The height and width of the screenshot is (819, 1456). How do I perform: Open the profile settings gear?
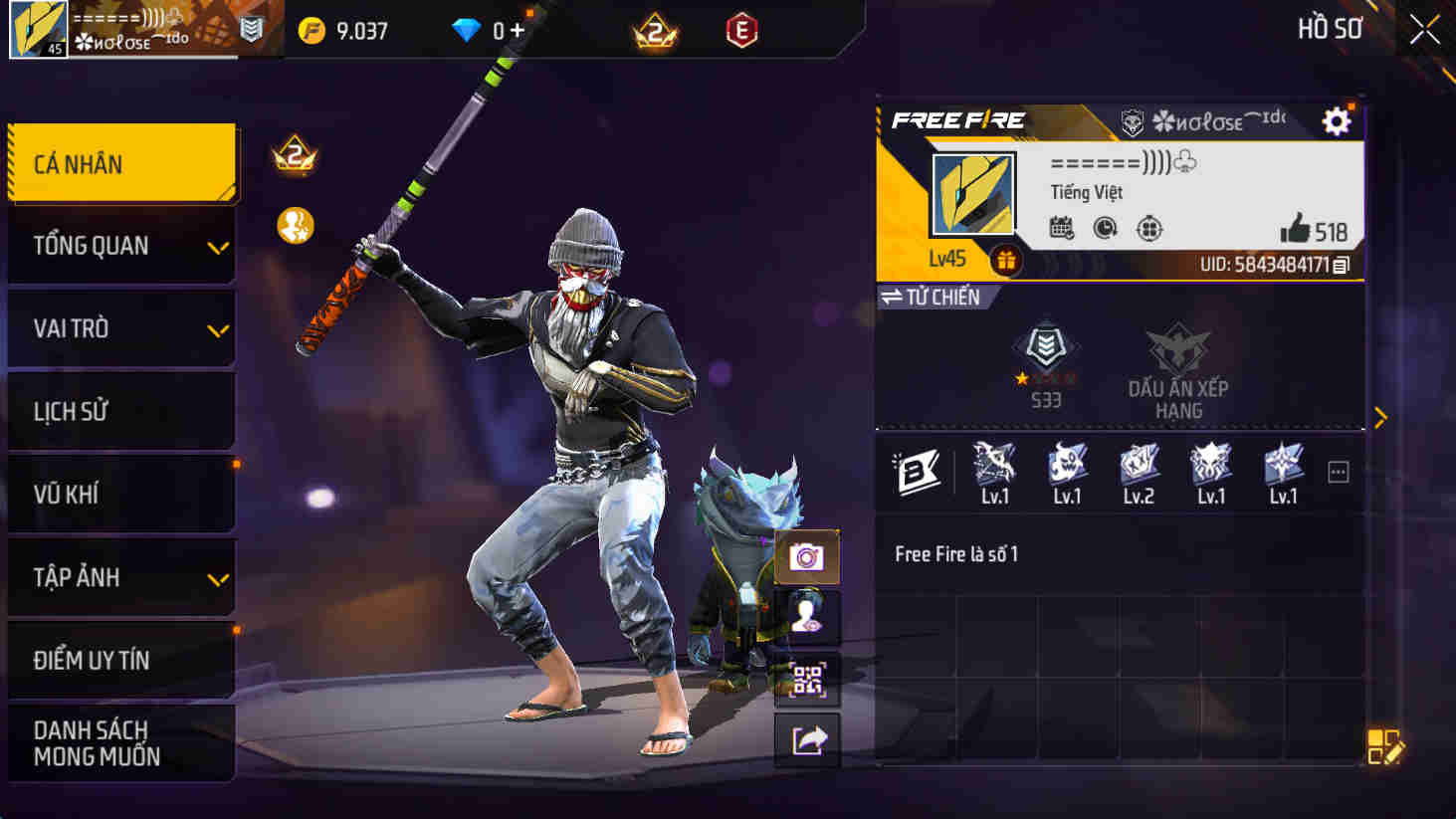click(x=1337, y=119)
